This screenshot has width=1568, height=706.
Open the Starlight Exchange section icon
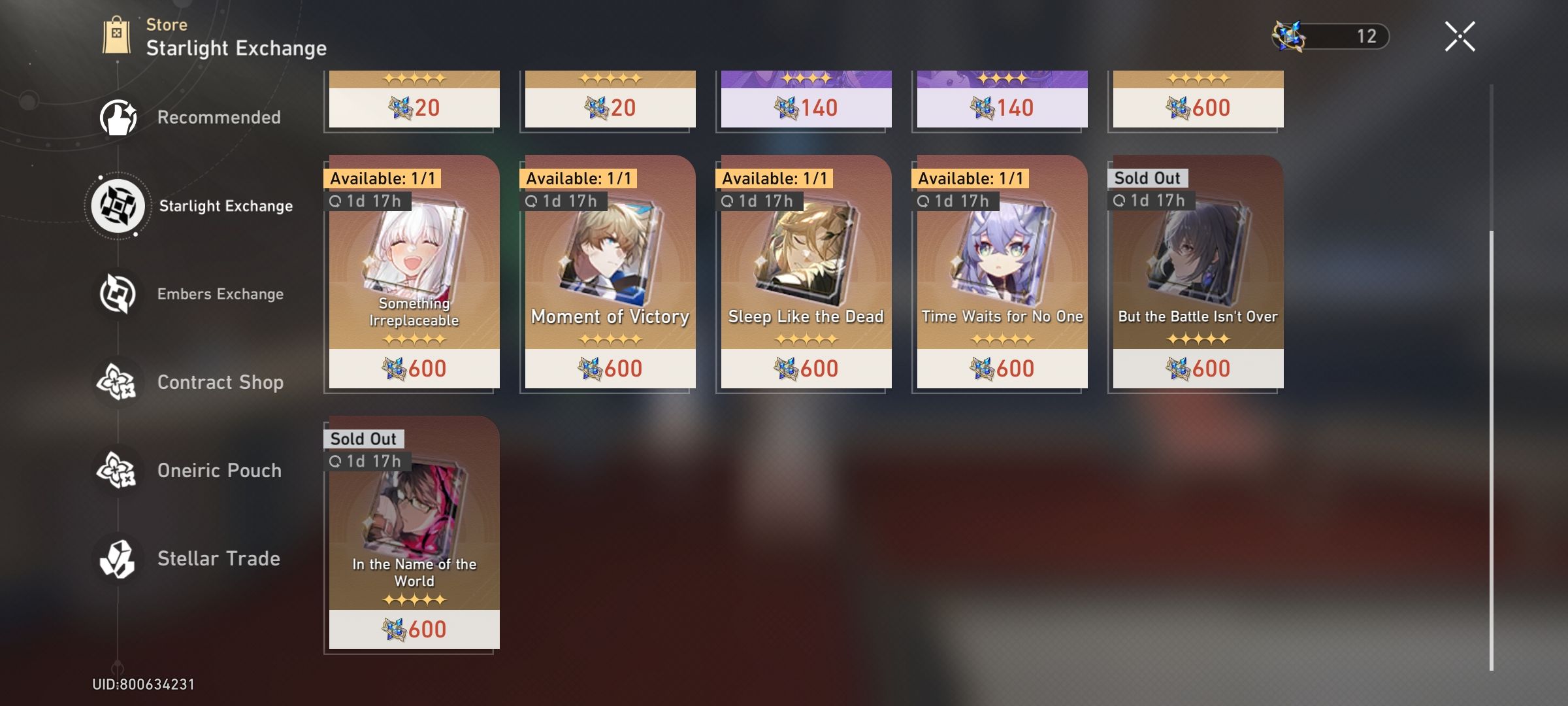coord(118,205)
